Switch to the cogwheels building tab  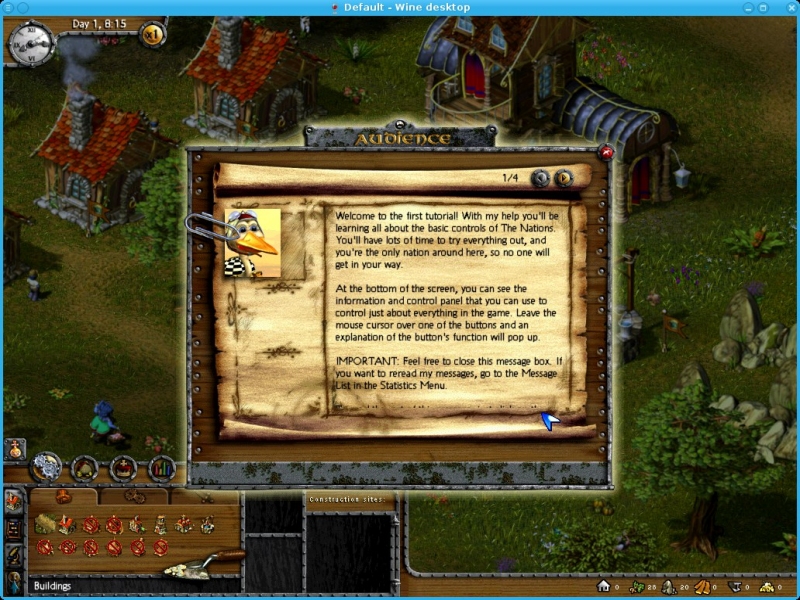coord(133,496)
